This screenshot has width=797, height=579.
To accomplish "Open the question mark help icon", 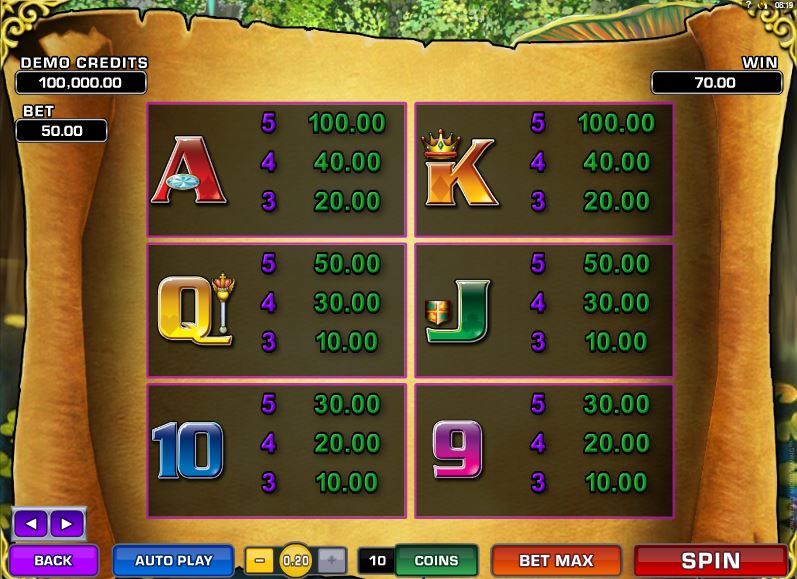I will pyautogui.click(x=748, y=5).
